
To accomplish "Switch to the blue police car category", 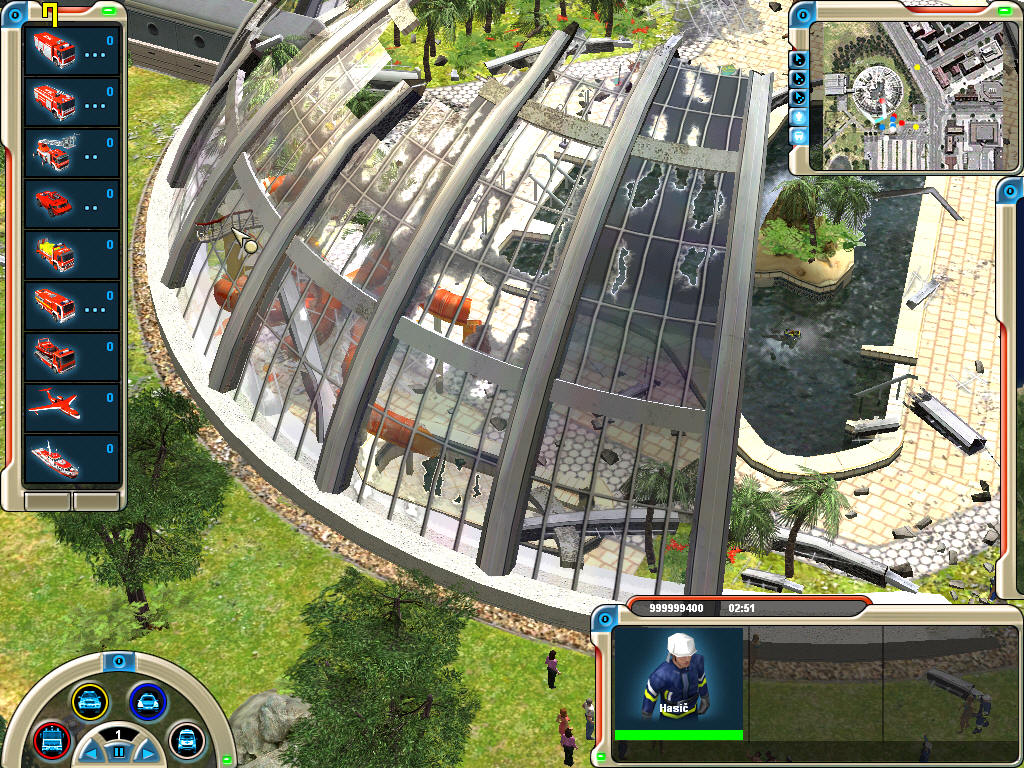I will click(x=147, y=701).
